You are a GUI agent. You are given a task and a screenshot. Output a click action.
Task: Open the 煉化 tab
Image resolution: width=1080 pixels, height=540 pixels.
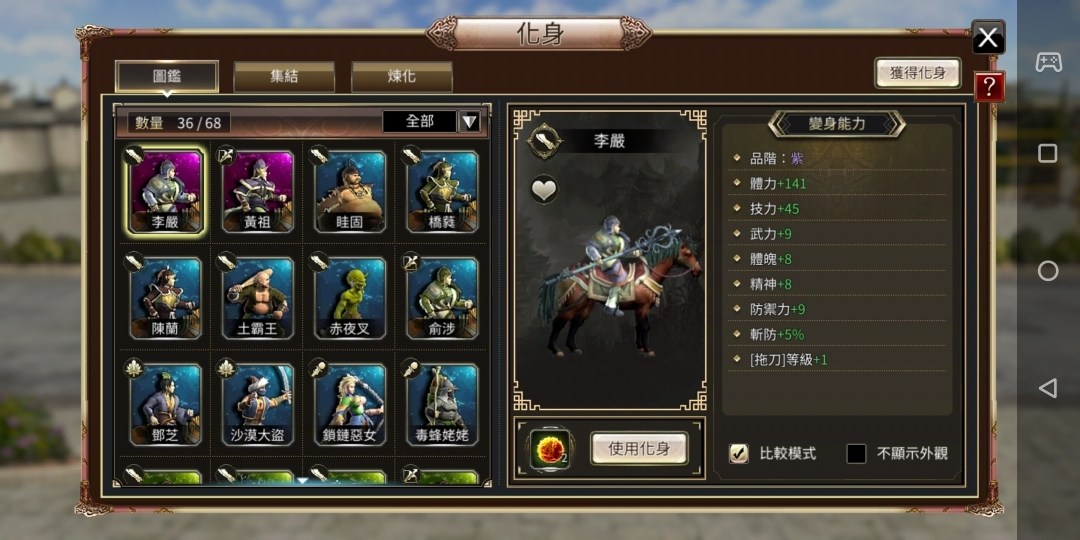point(401,76)
